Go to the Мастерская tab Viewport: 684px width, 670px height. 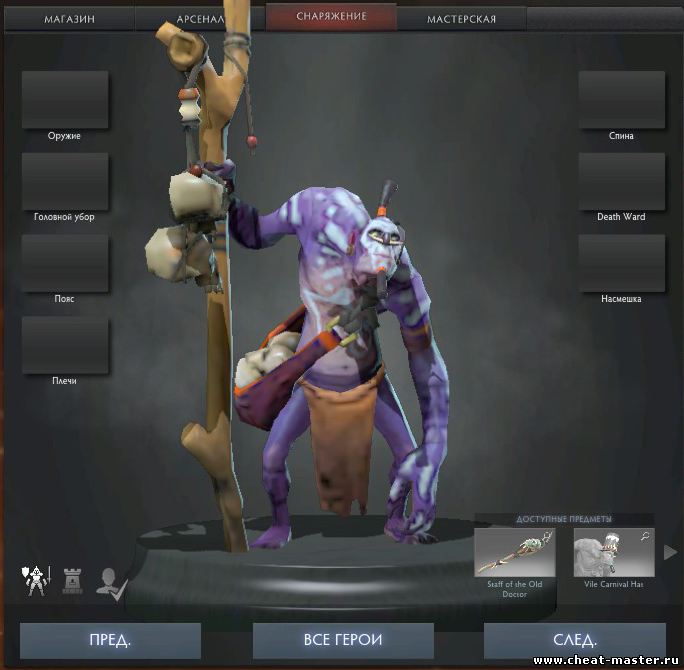pyautogui.click(x=461, y=19)
